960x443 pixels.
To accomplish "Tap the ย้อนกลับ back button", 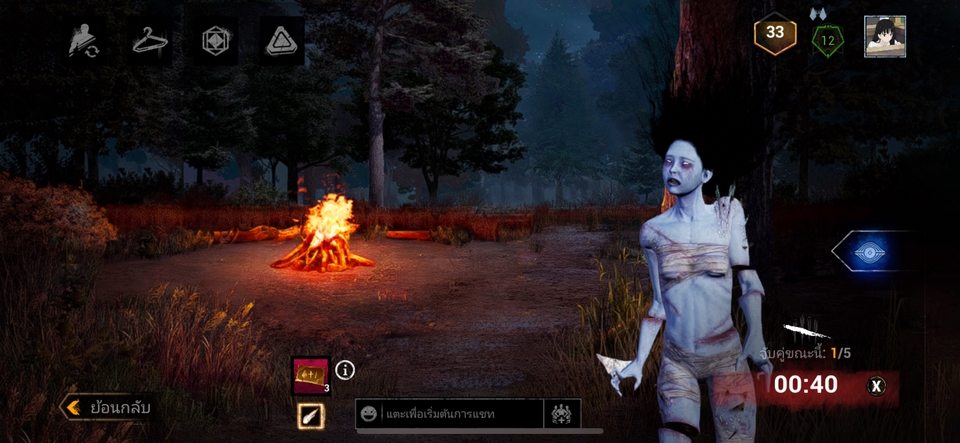I will pyautogui.click(x=108, y=407).
